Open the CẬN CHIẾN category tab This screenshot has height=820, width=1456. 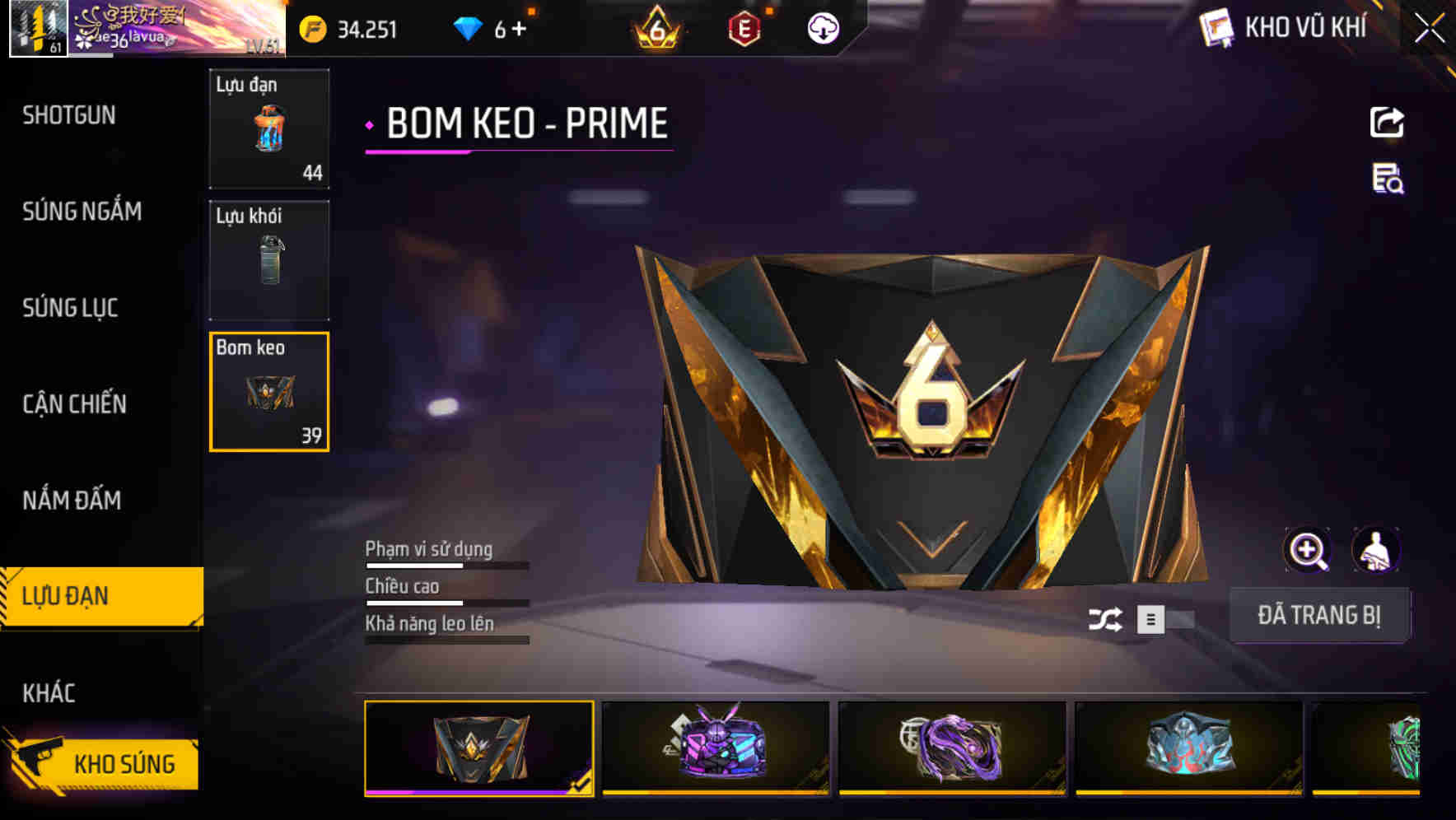point(74,404)
